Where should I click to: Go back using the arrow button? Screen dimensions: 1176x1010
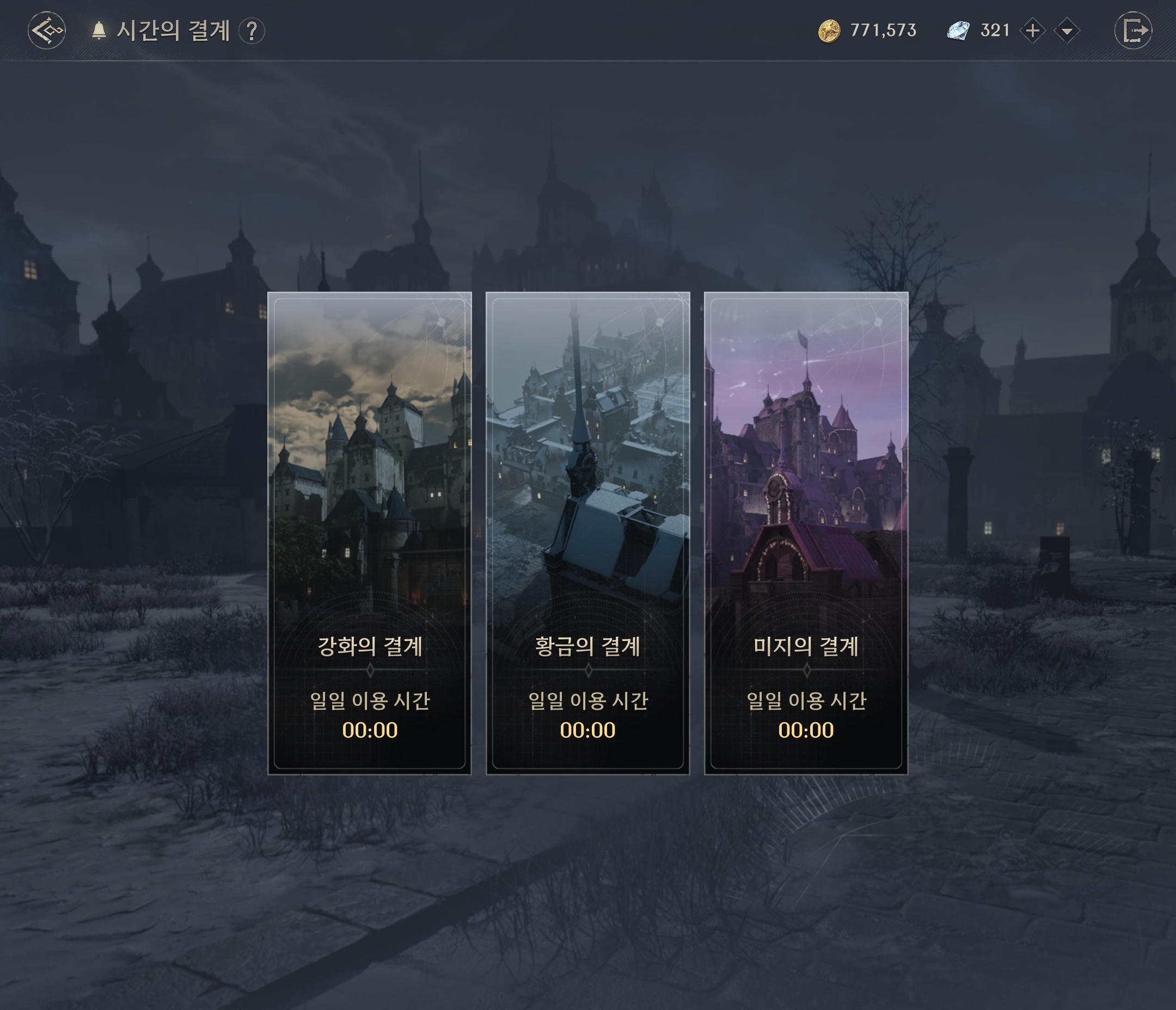pyautogui.click(x=46, y=30)
